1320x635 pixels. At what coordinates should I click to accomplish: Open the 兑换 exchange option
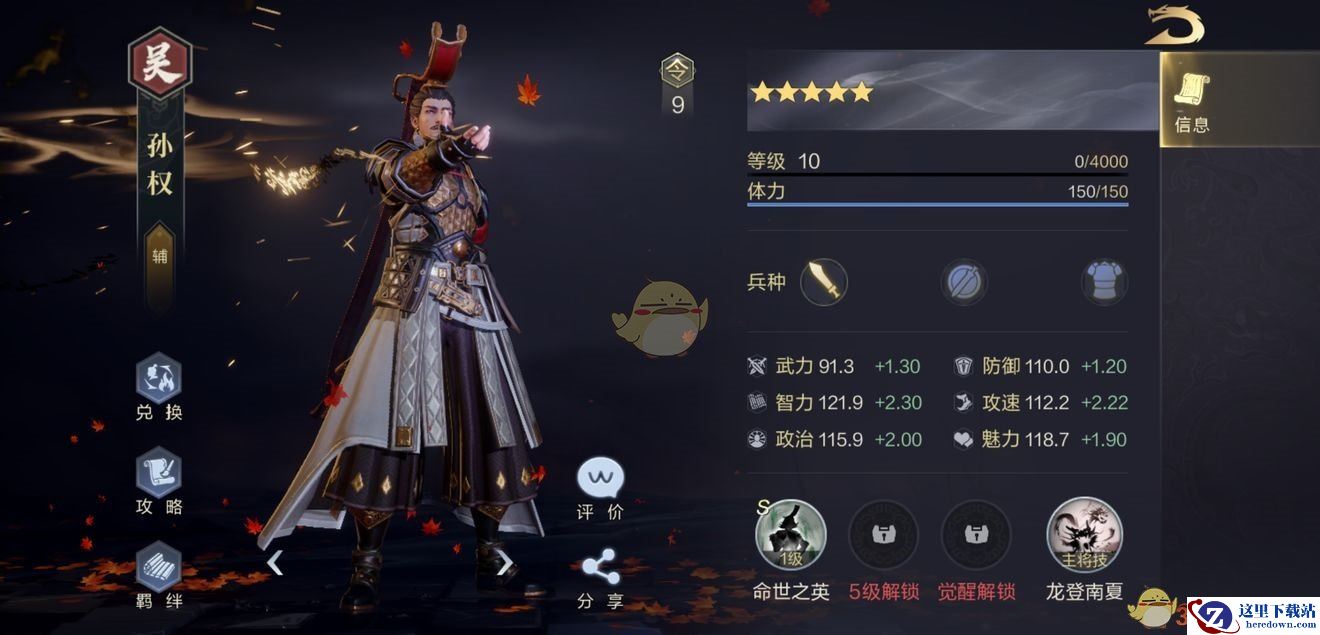click(159, 386)
